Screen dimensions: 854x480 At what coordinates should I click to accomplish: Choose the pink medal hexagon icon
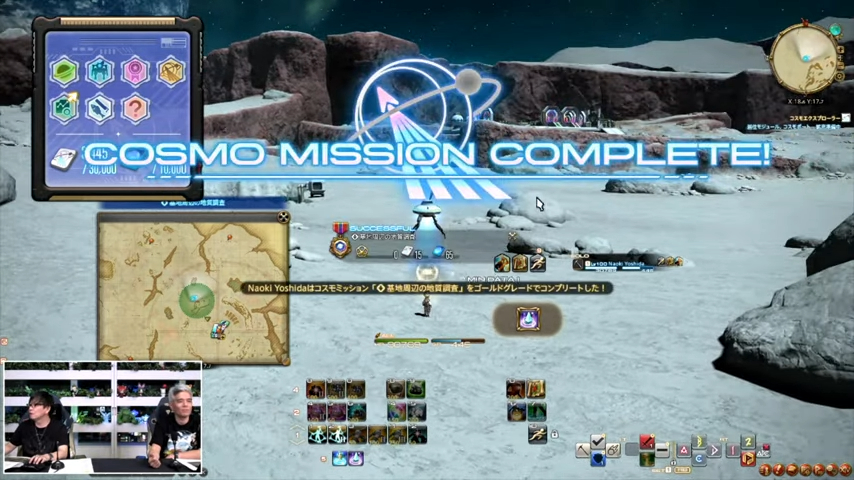135,71
